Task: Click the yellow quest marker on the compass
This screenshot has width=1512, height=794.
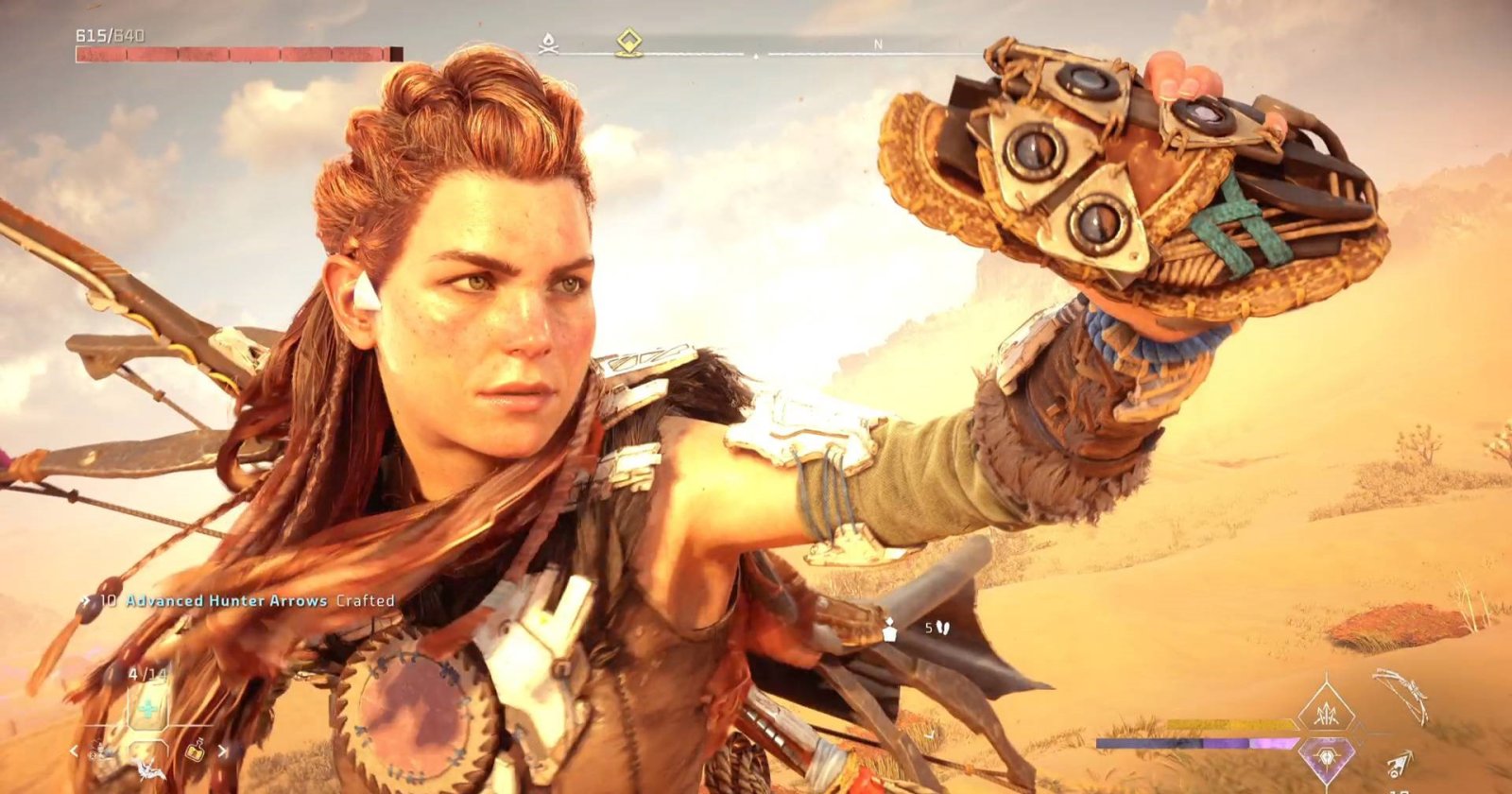Action: (628, 42)
